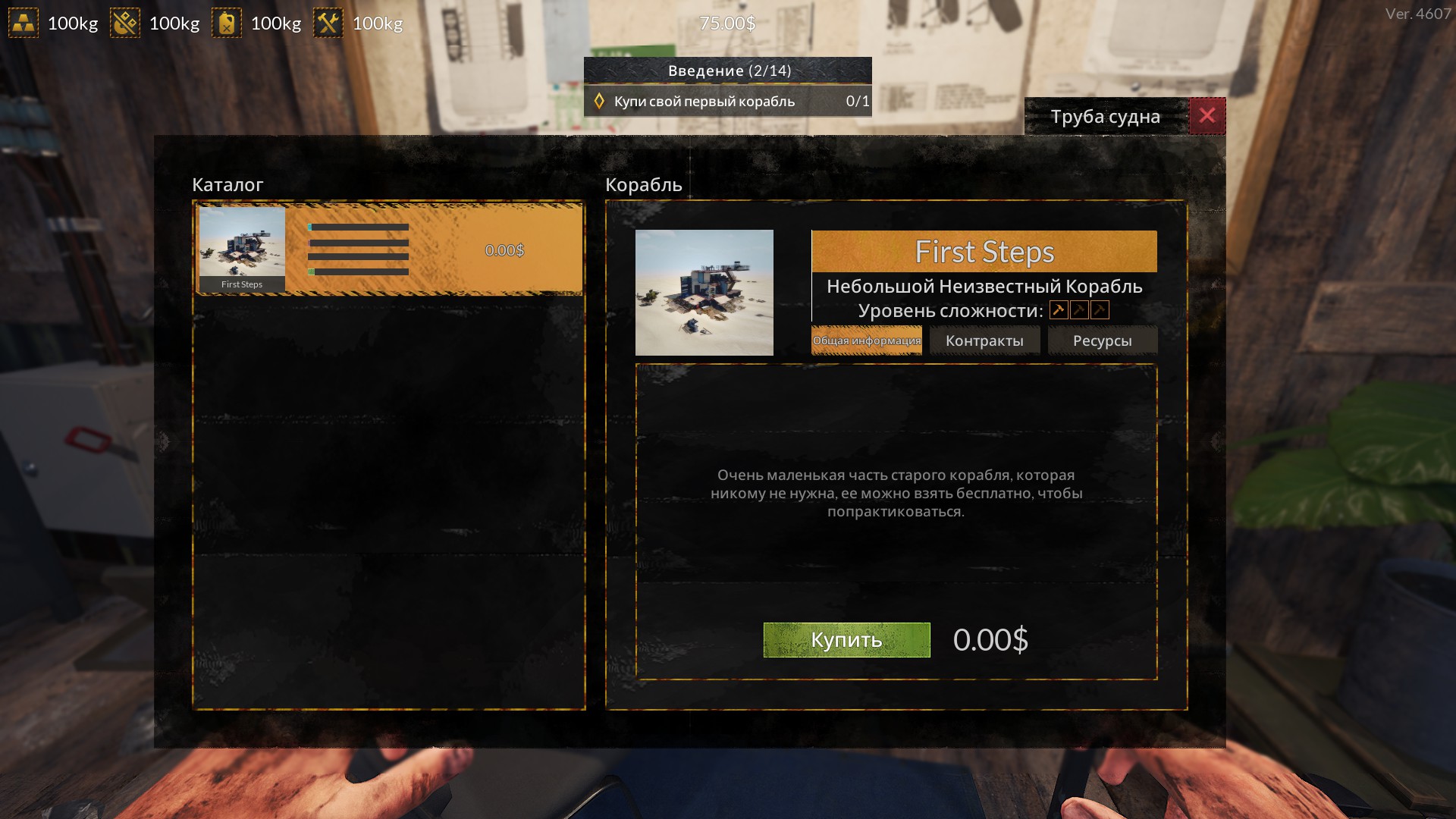Click the large First Steps ship preview image

pos(704,293)
